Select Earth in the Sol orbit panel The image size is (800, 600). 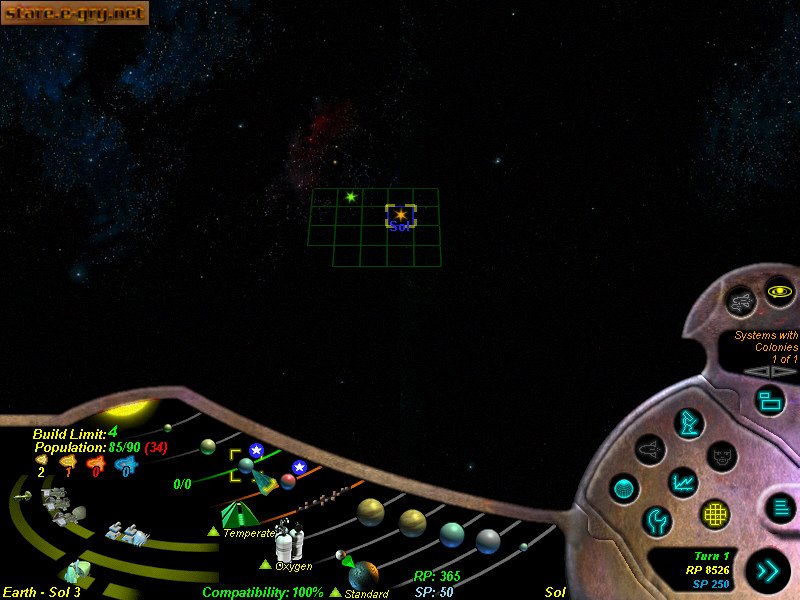(245, 465)
